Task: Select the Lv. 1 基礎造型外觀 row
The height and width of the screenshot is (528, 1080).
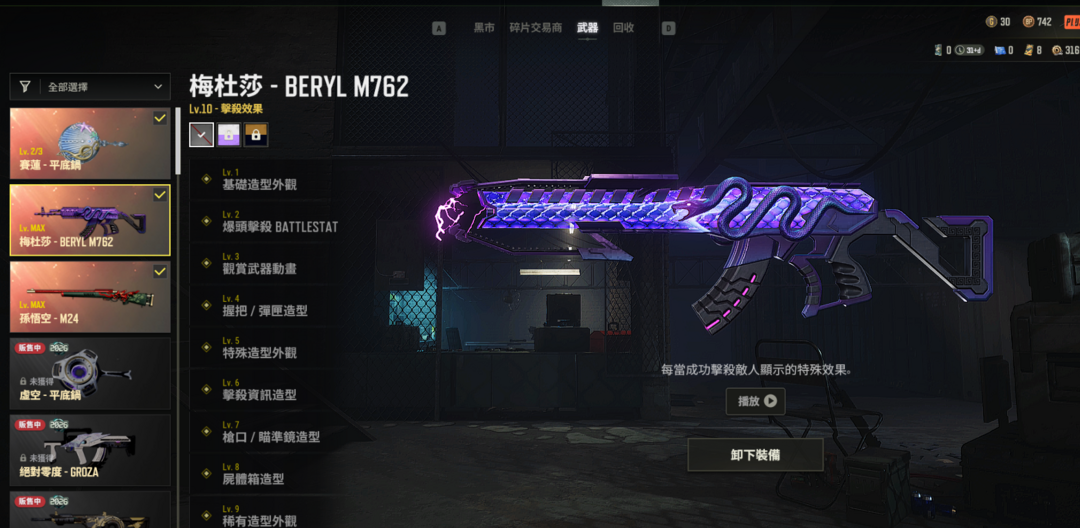Action: 262,180
